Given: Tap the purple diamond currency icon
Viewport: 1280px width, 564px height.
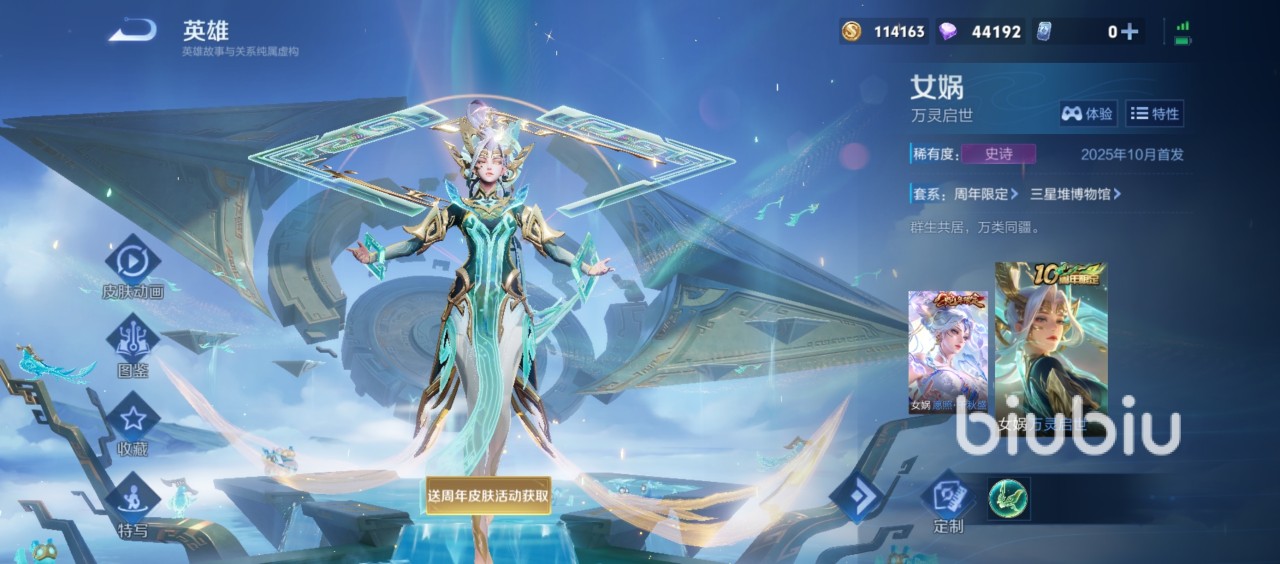Looking at the screenshot, I should pos(947,32).
